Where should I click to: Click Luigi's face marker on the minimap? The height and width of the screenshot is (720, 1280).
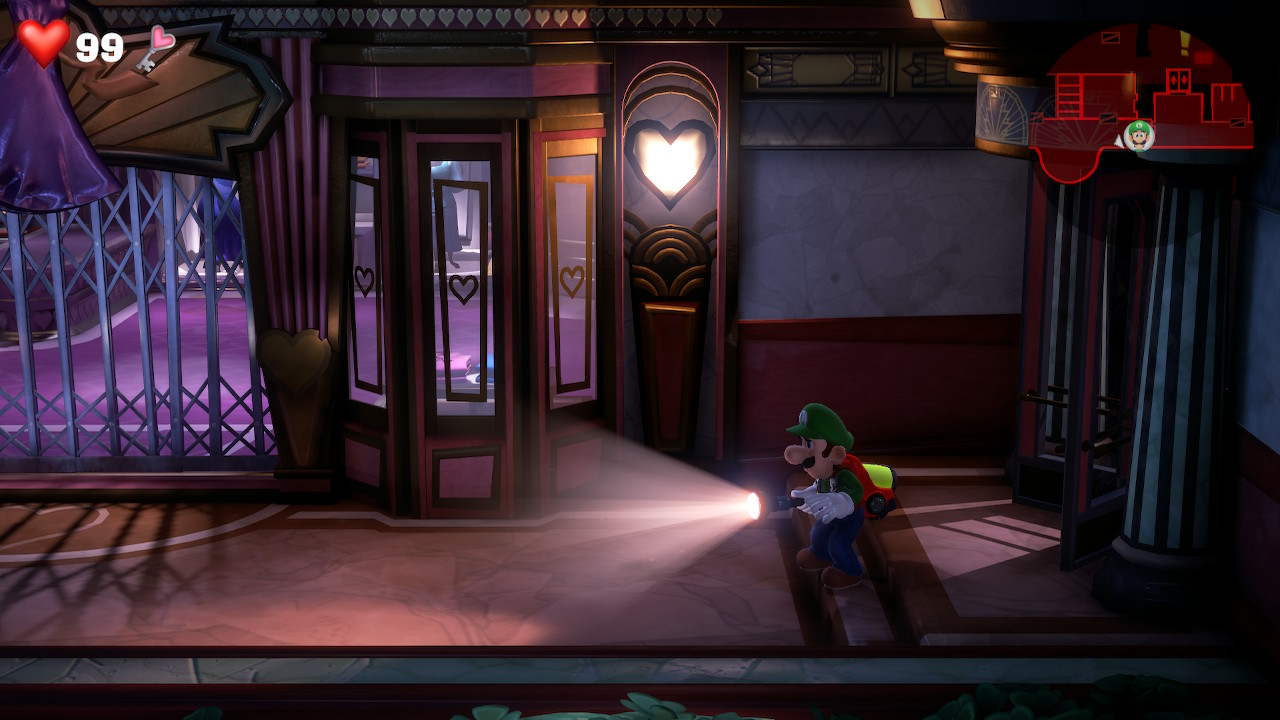(1138, 135)
